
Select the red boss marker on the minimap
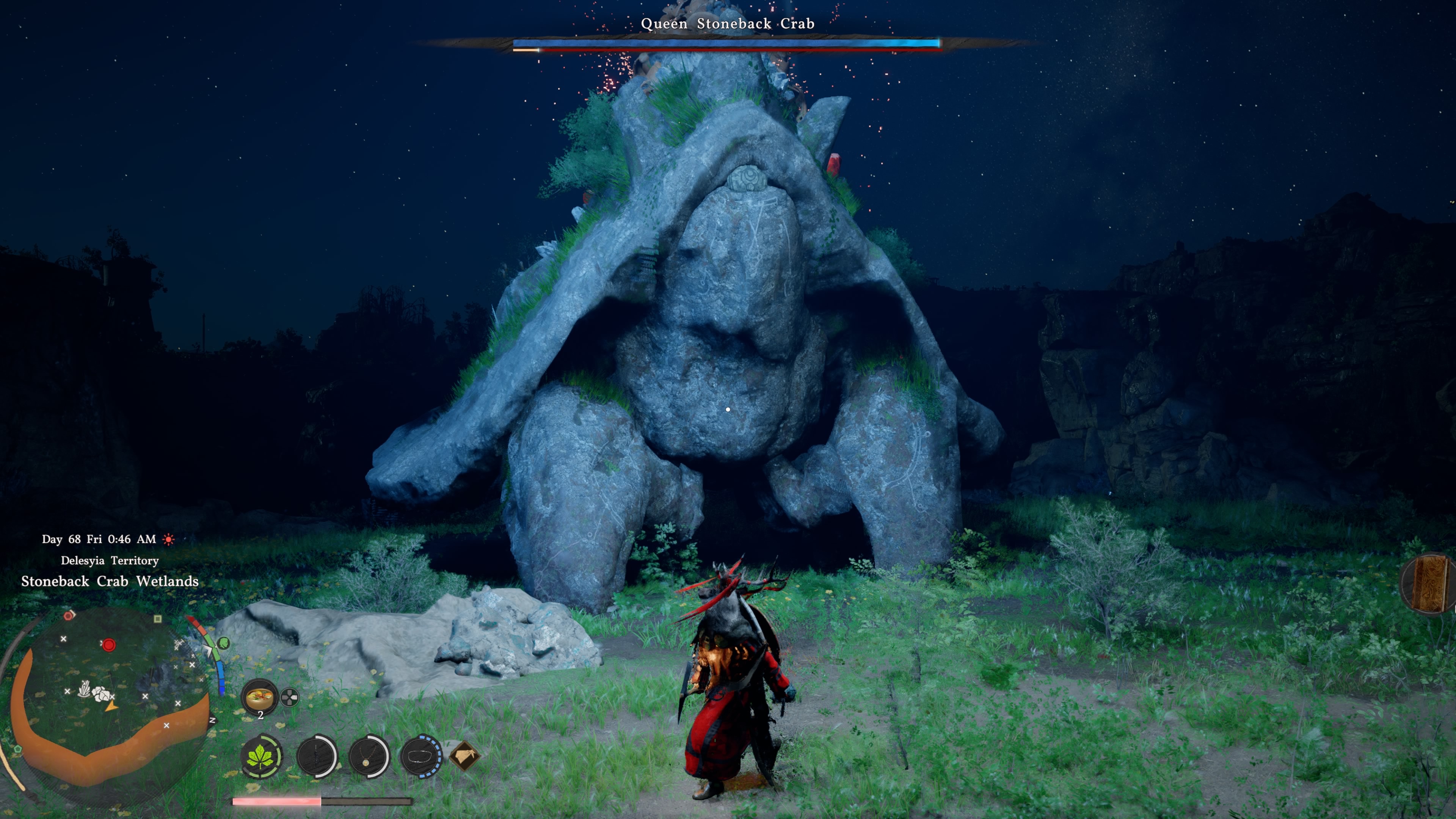pos(108,644)
